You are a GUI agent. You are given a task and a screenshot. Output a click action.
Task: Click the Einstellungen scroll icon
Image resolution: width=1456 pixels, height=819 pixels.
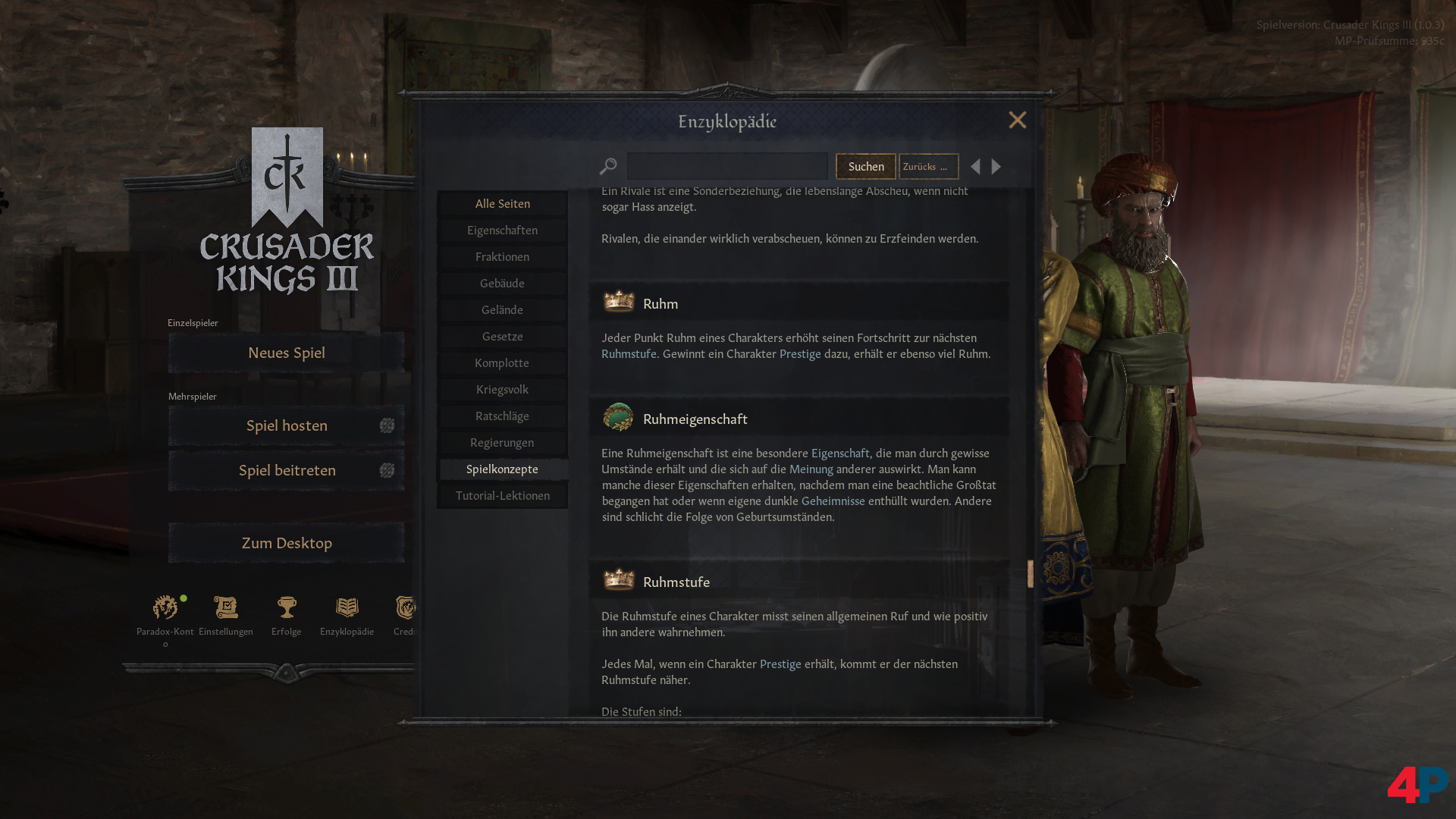click(225, 607)
